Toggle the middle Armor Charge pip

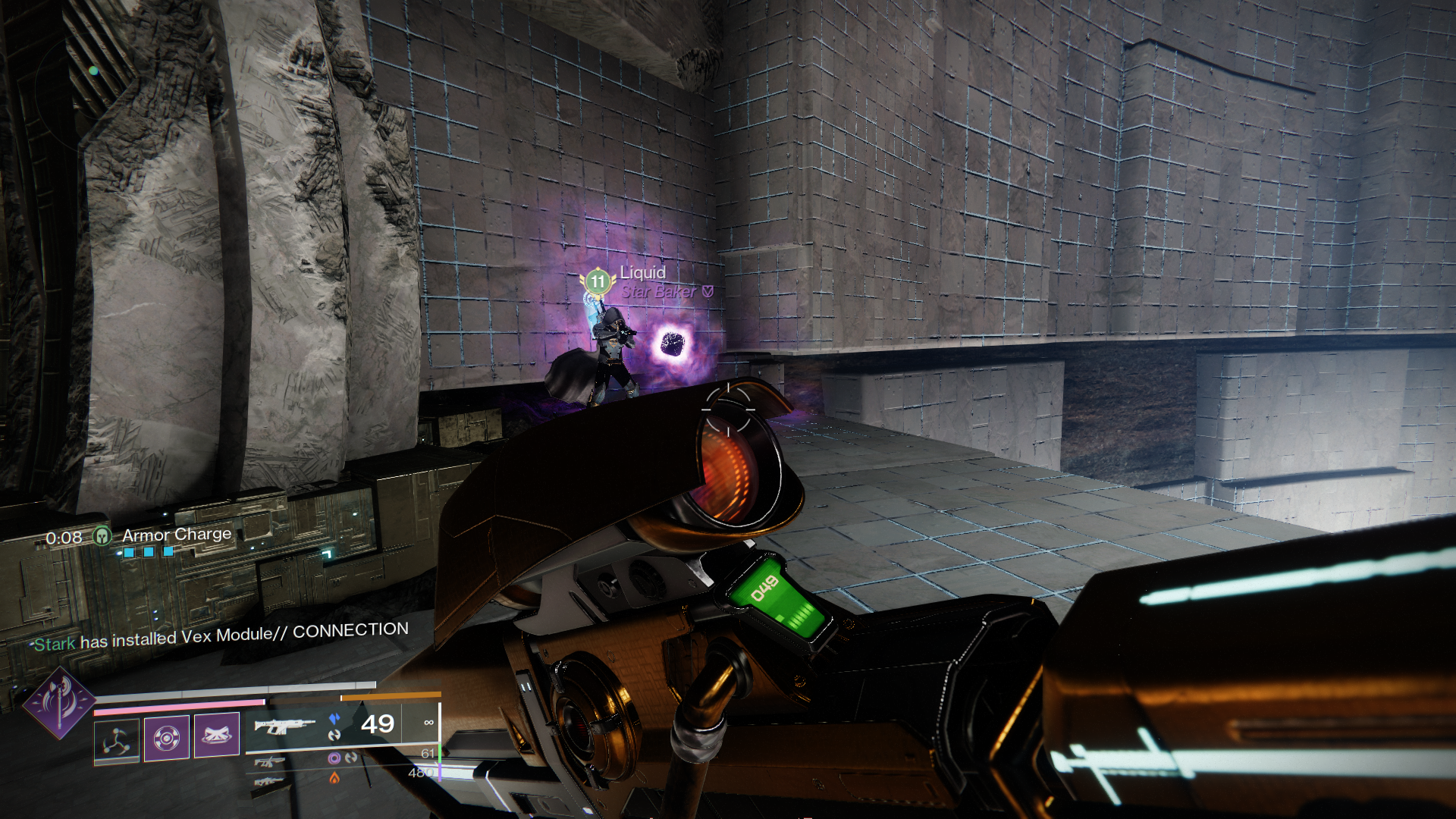[148, 551]
